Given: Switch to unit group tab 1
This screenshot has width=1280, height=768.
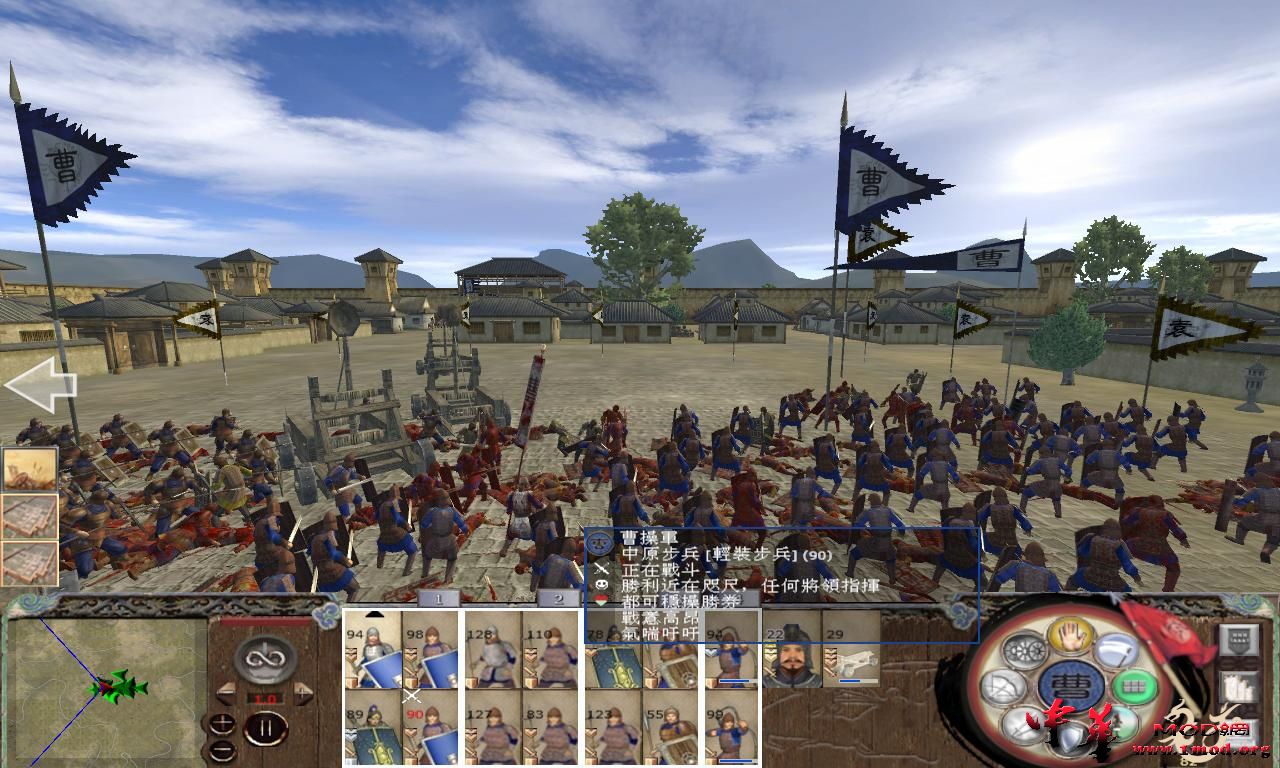Looking at the screenshot, I should click(437, 597).
